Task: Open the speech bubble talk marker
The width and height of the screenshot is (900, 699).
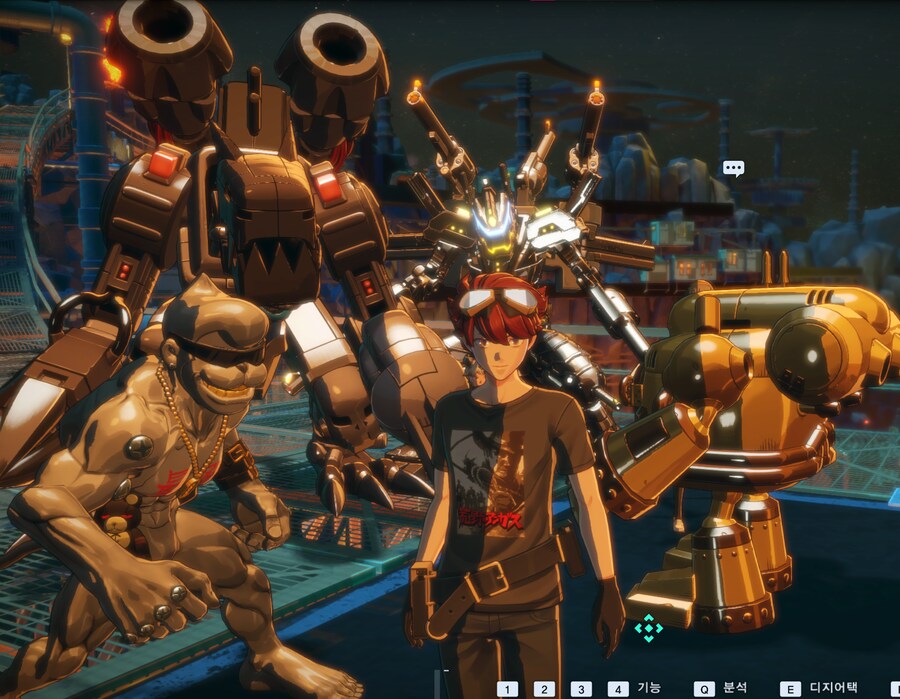Action: [733, 168]
